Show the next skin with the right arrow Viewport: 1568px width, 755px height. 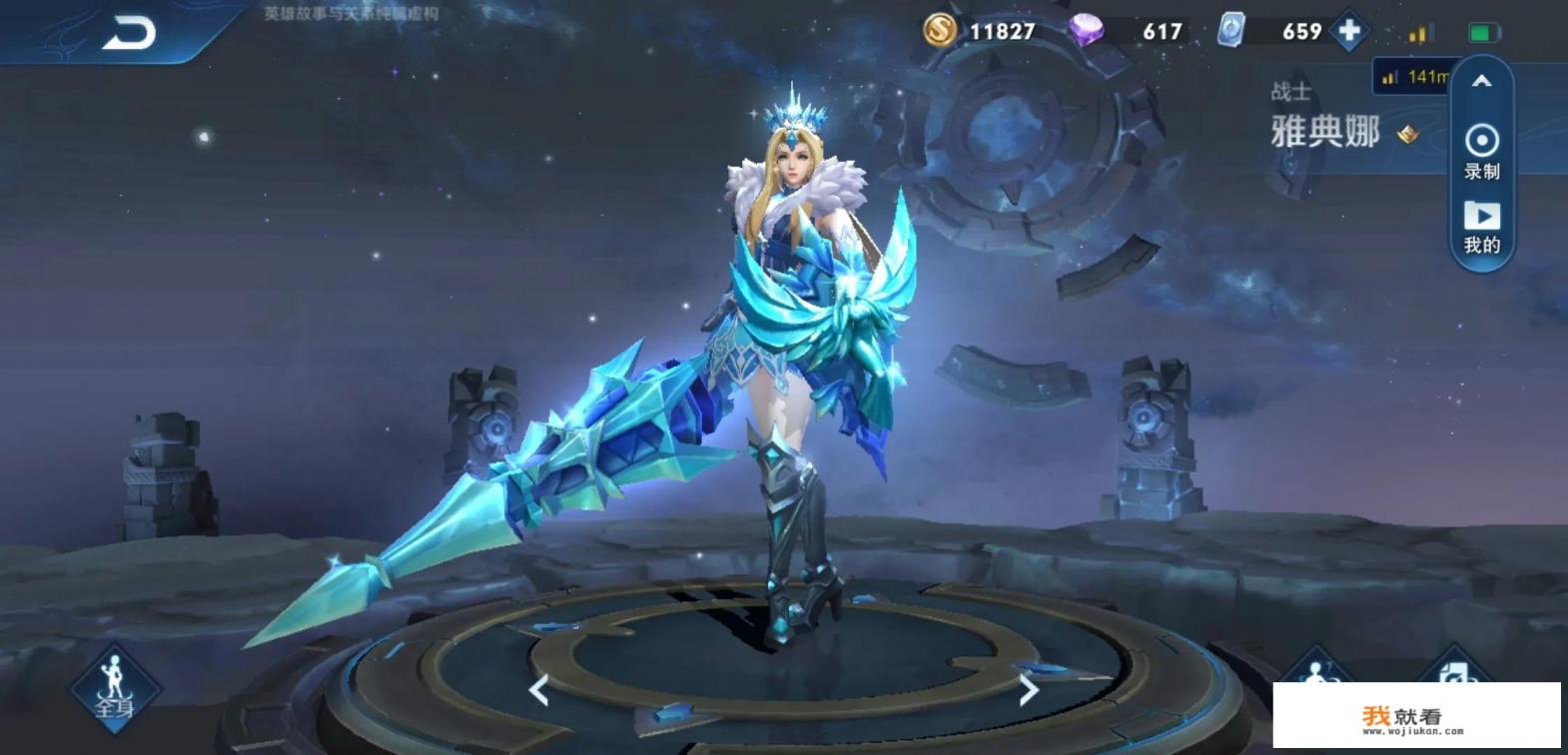click(1029, 689)
